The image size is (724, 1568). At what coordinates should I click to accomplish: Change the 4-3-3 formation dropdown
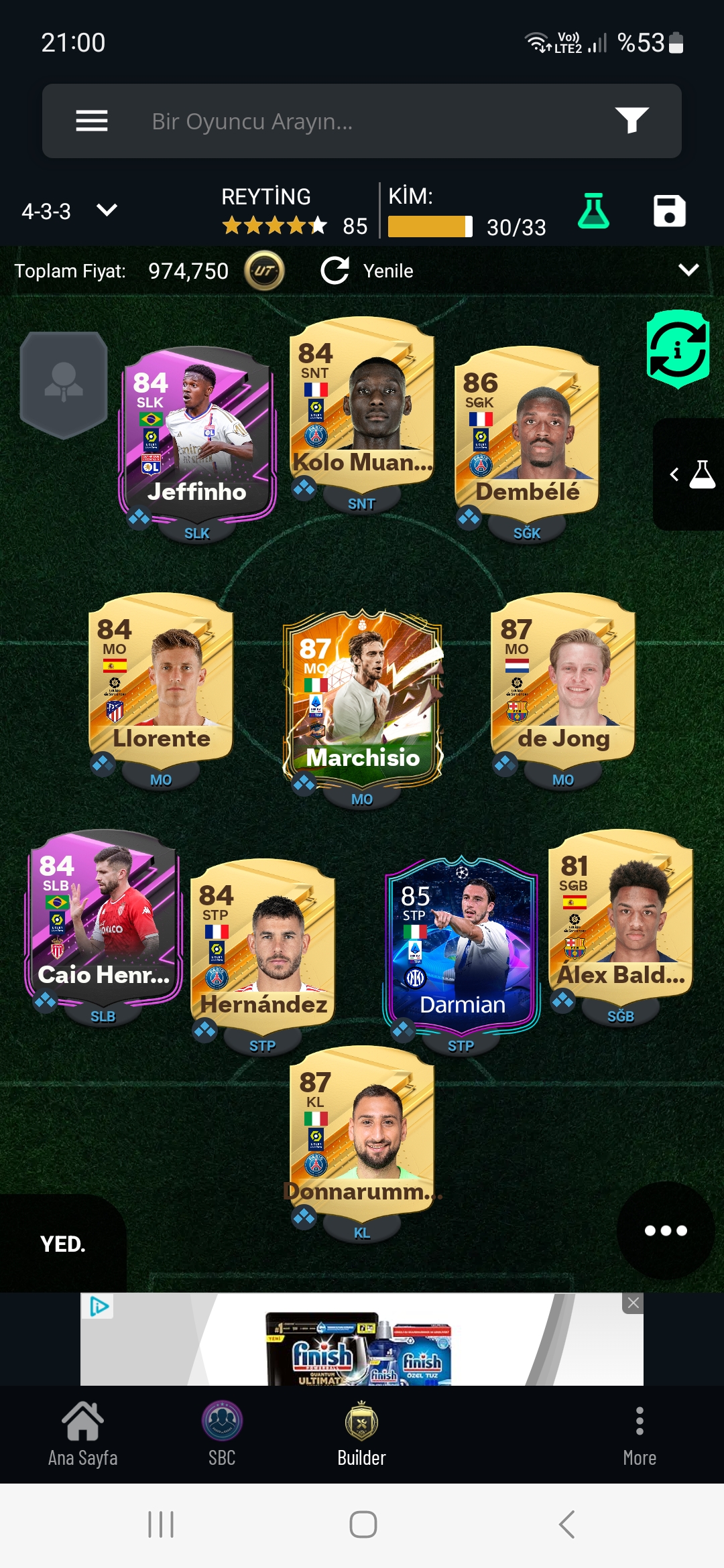click(69, 211)
